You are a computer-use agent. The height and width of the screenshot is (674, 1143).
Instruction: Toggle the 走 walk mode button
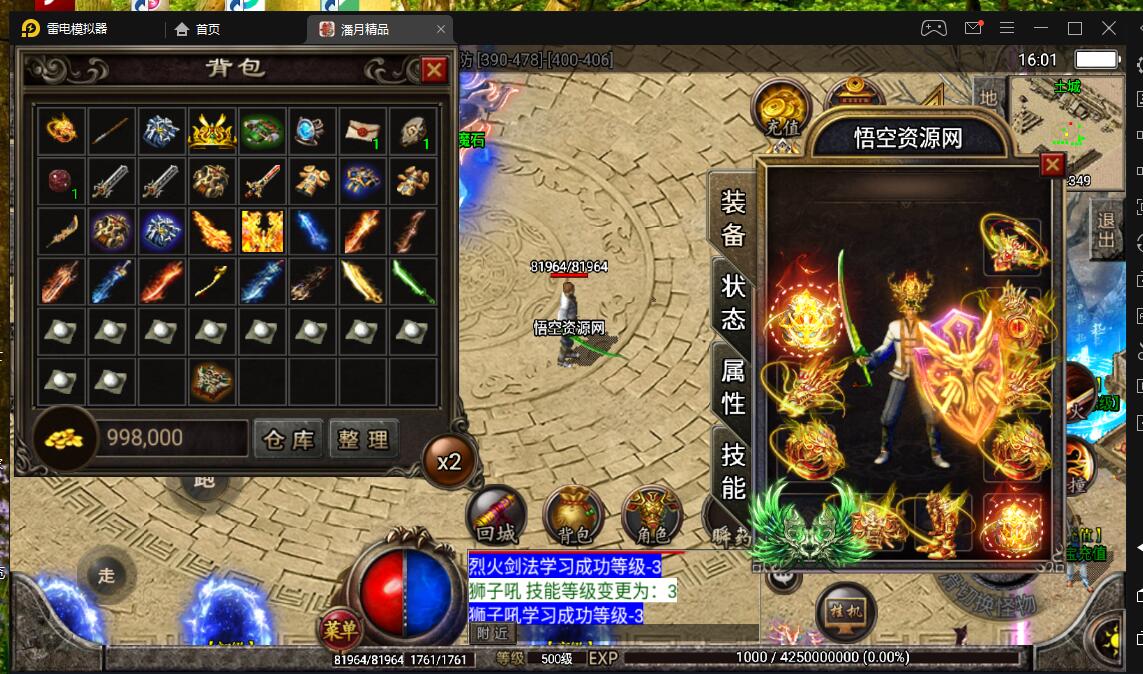click(x=107, y=575)
